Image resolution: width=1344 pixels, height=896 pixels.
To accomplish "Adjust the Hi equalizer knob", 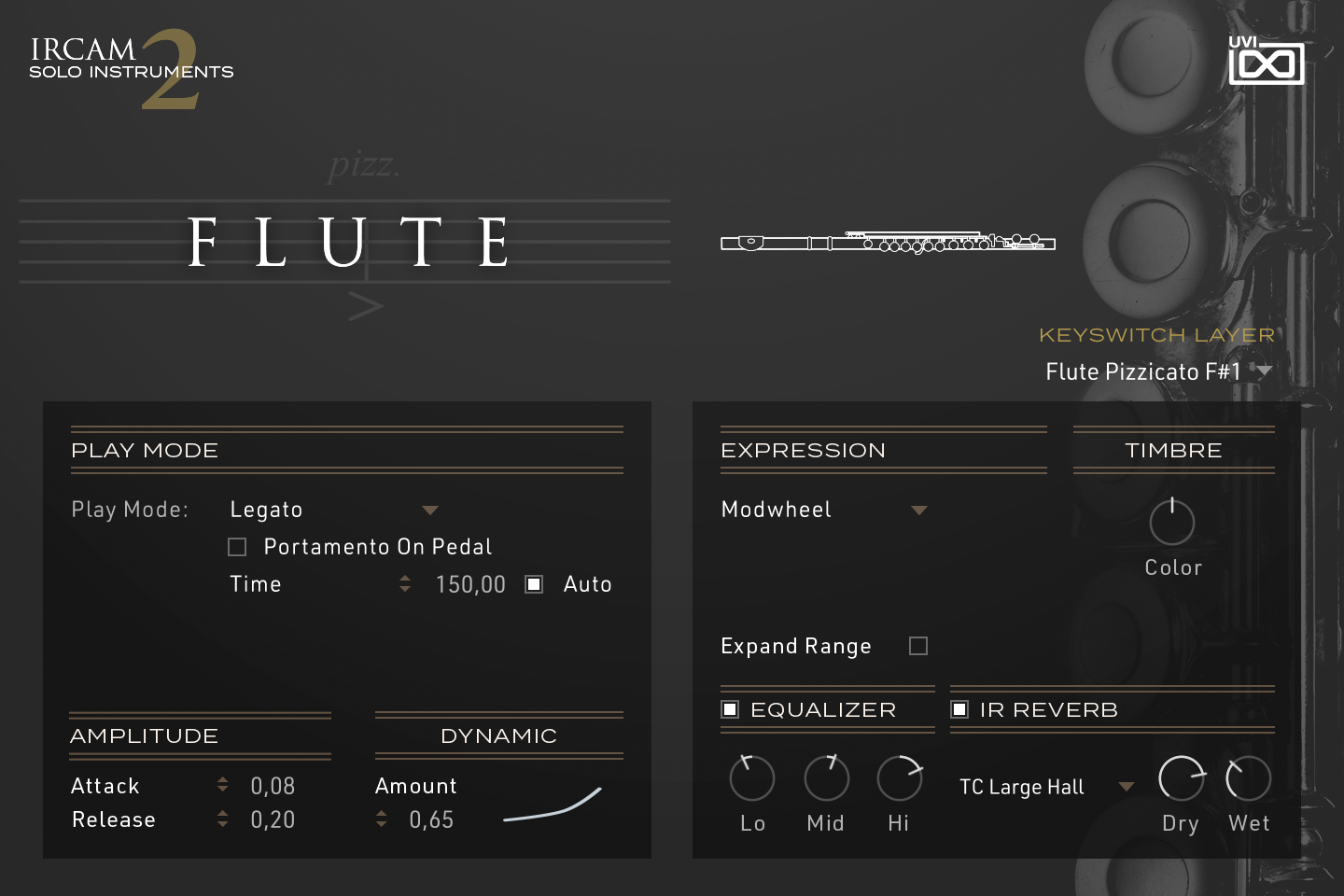I will (x=898, y=777).
